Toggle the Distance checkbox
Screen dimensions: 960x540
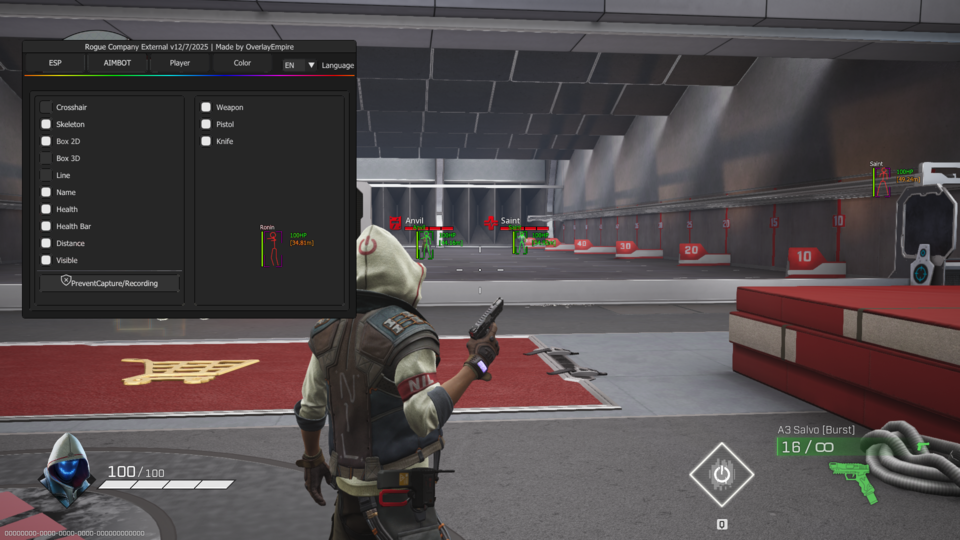click(46, 243)
